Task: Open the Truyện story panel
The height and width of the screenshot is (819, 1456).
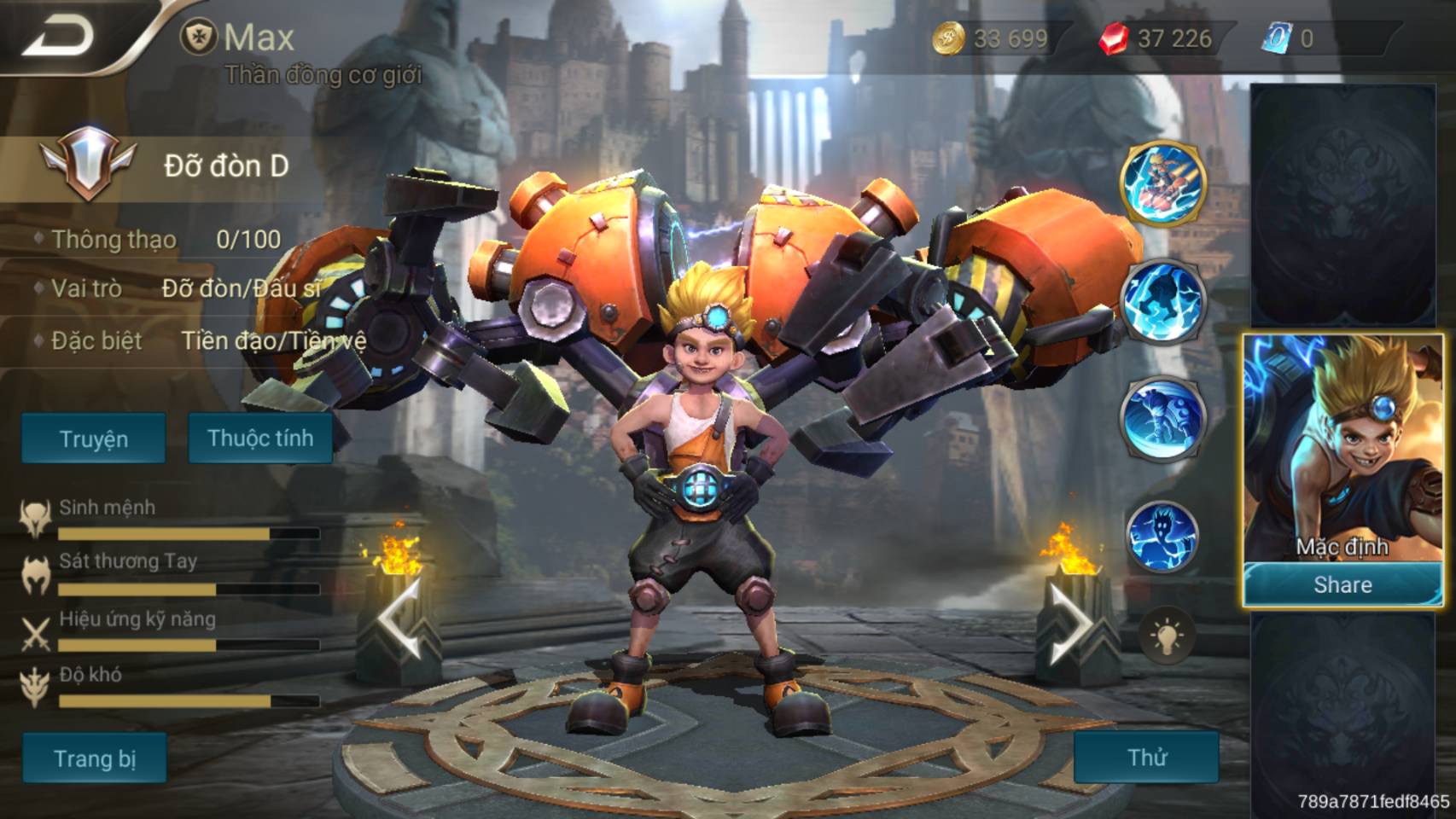Action: click(x=93, y=439)
